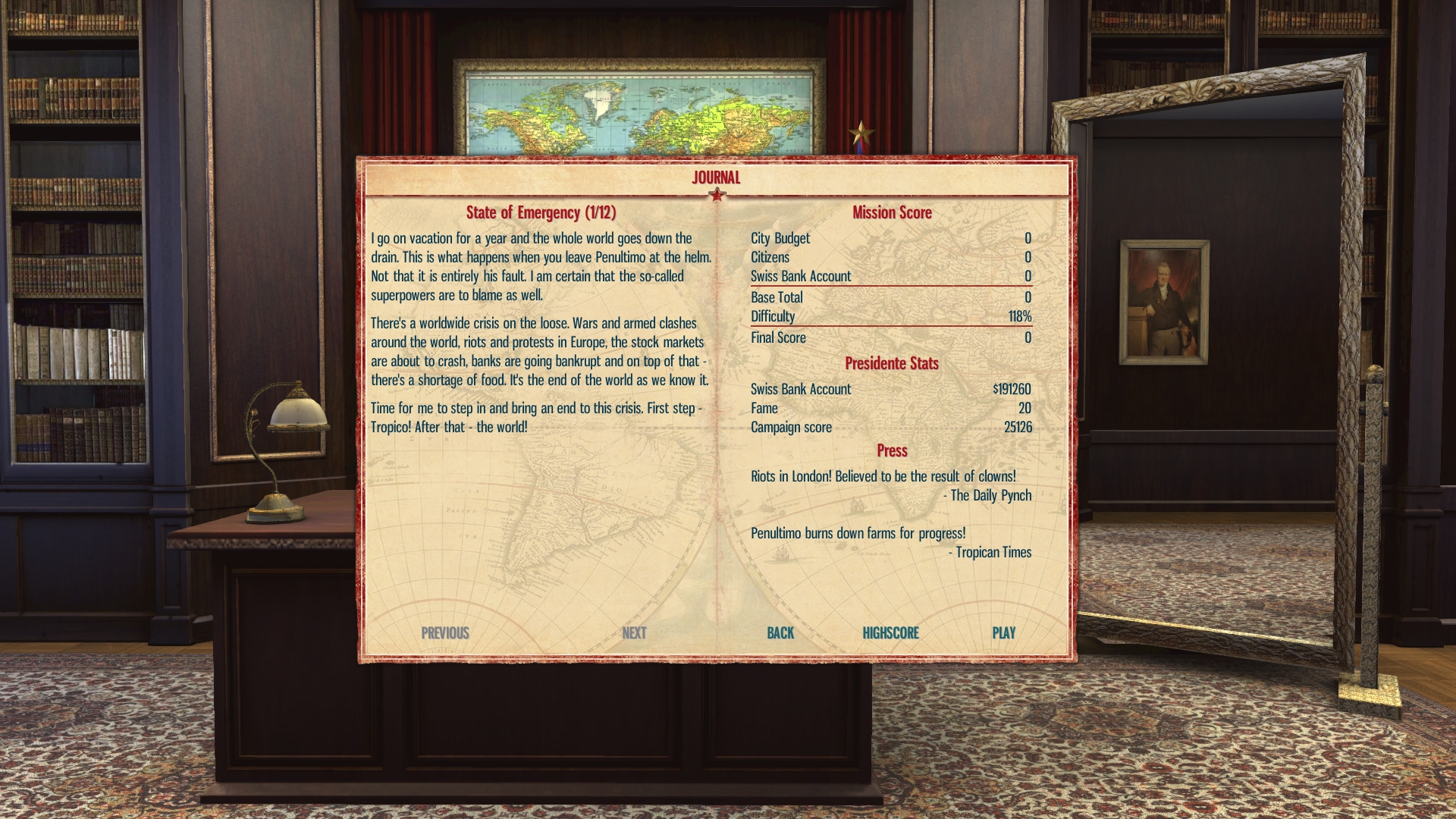Select the Next journal entry

pos(634,632)
